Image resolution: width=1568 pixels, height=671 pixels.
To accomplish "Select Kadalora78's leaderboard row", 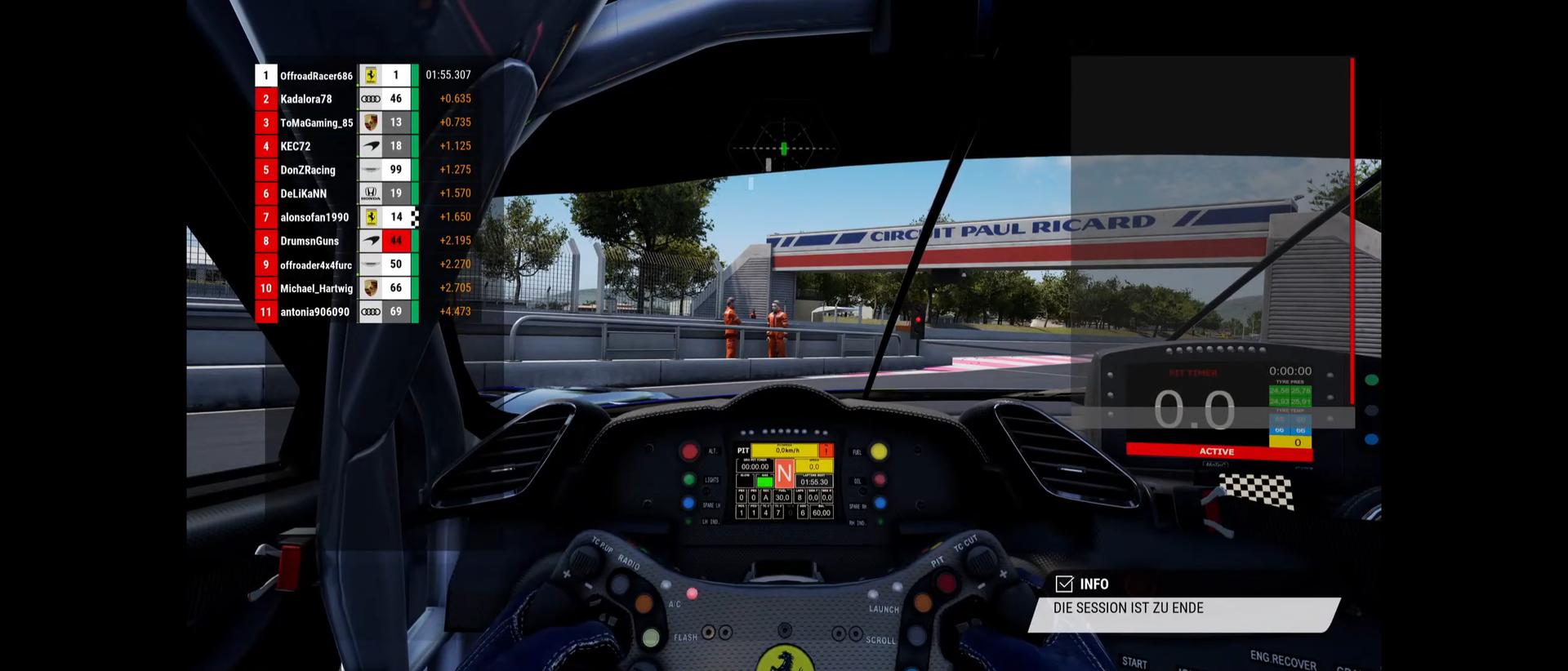I will click(306, 99).
